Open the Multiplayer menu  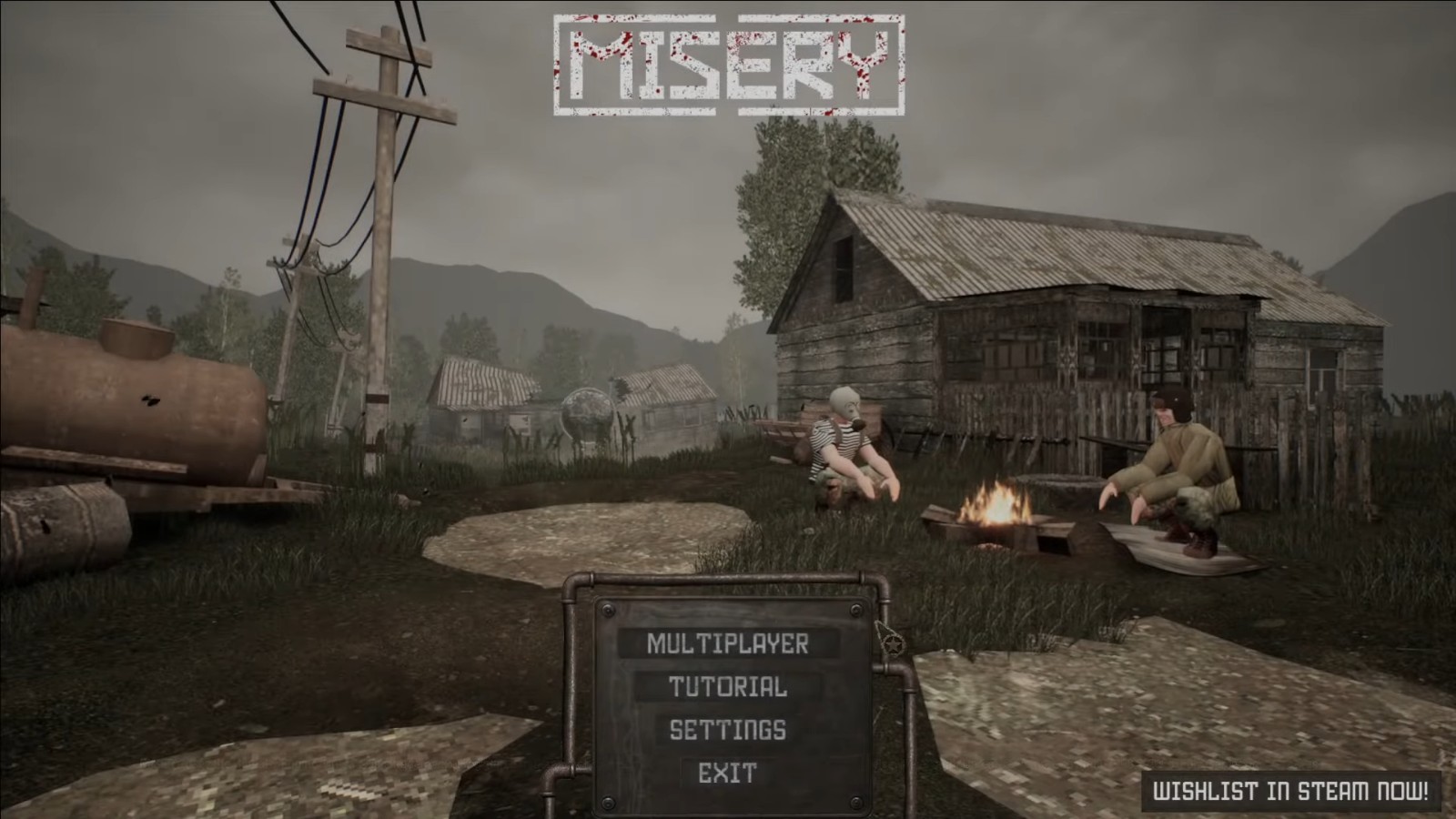click(727, 643)
